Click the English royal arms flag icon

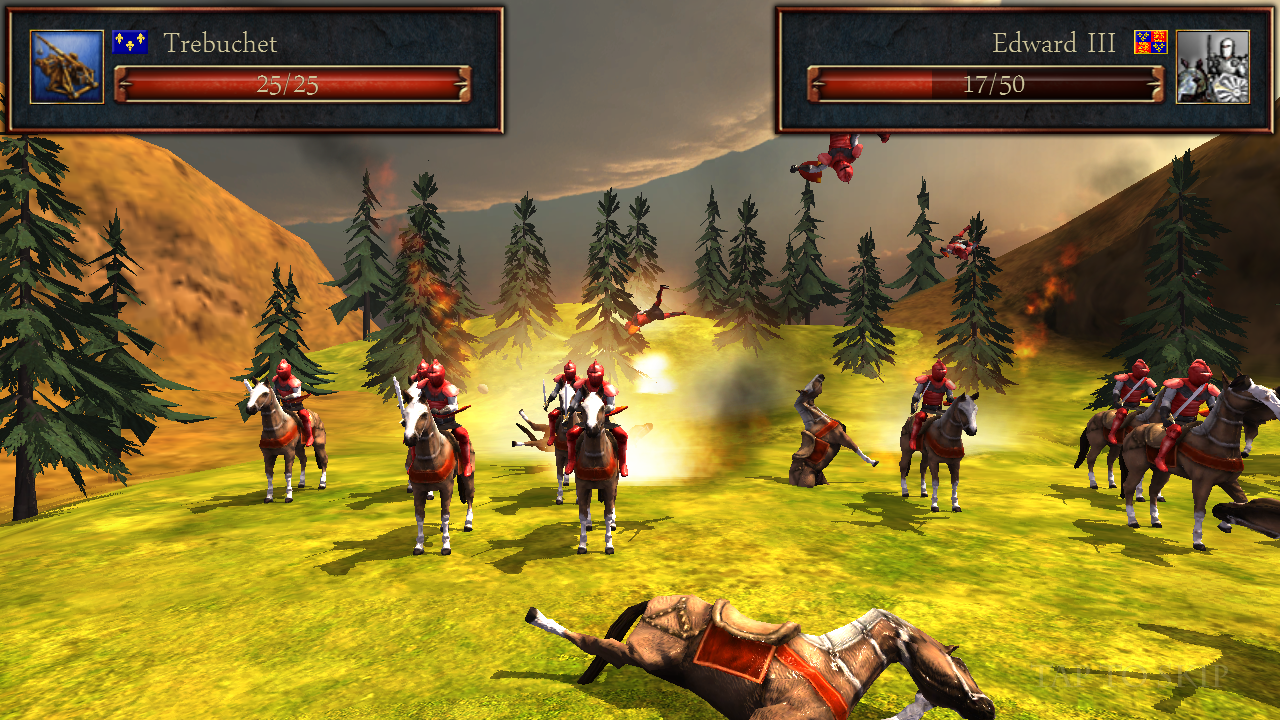tap(1150, 42)
